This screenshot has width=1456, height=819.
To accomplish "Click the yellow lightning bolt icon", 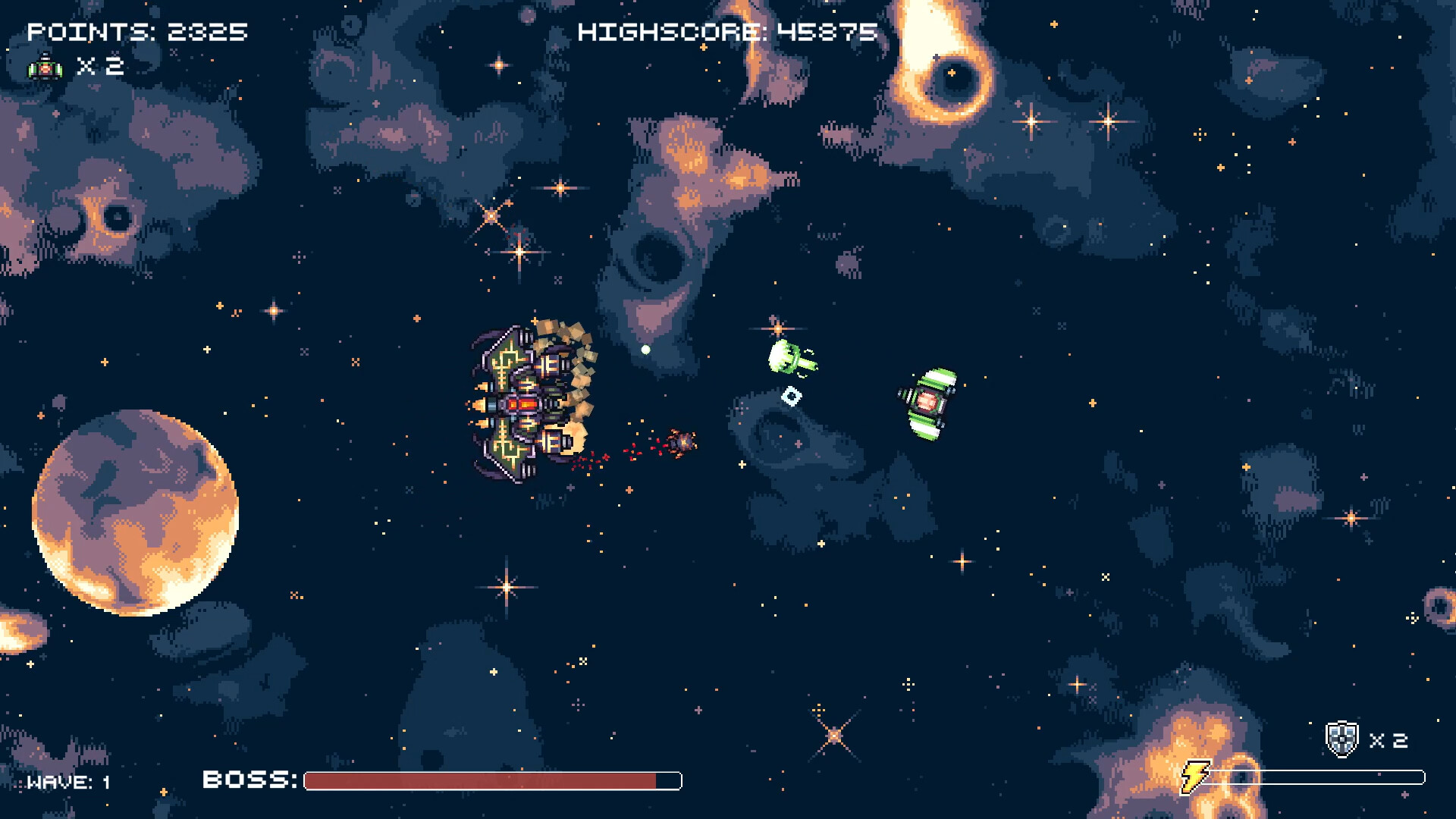I will coord(1196,776).
